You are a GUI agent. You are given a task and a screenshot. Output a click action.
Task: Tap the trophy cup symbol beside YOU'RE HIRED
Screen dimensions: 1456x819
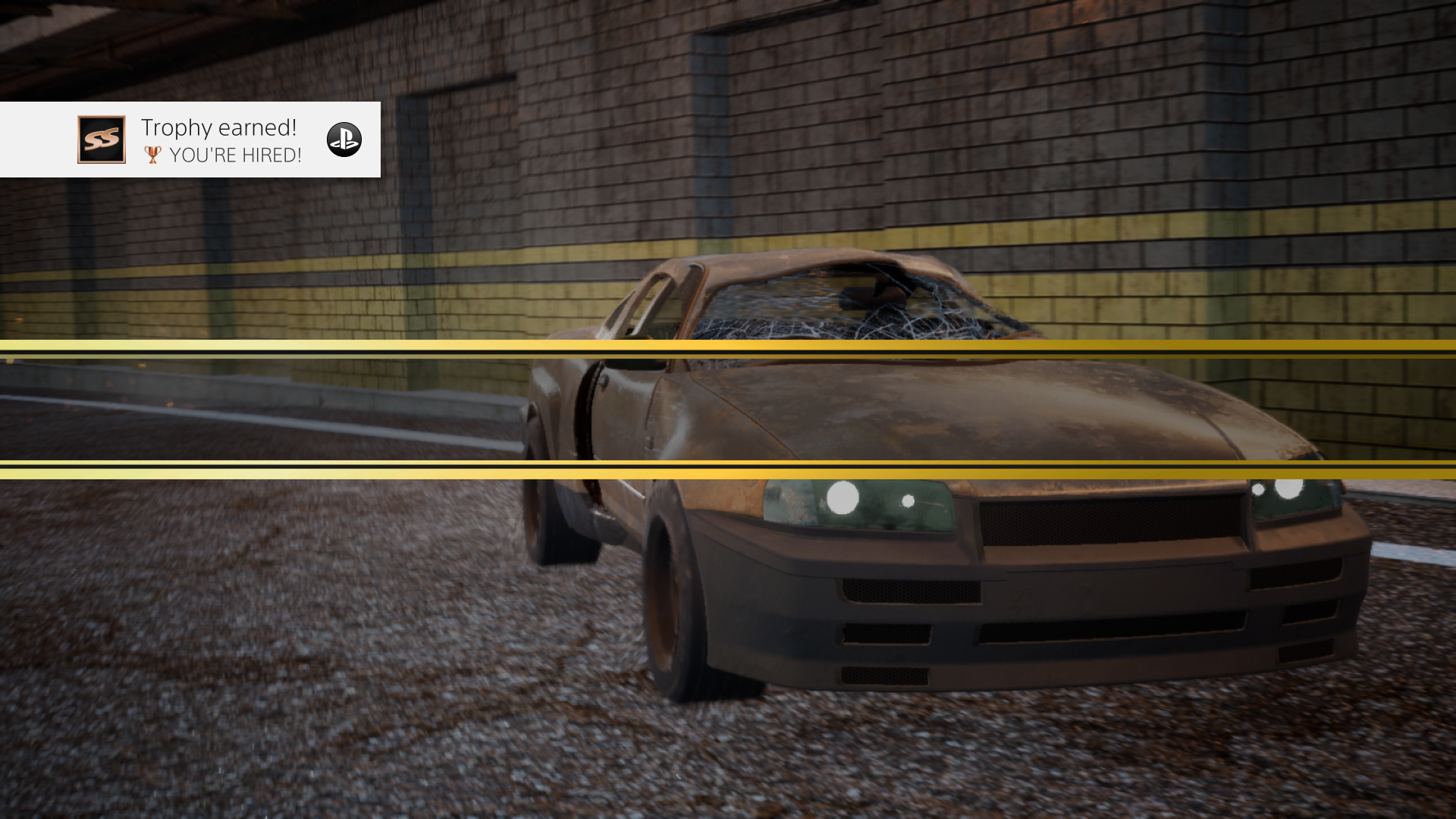[x=154, y=155]
